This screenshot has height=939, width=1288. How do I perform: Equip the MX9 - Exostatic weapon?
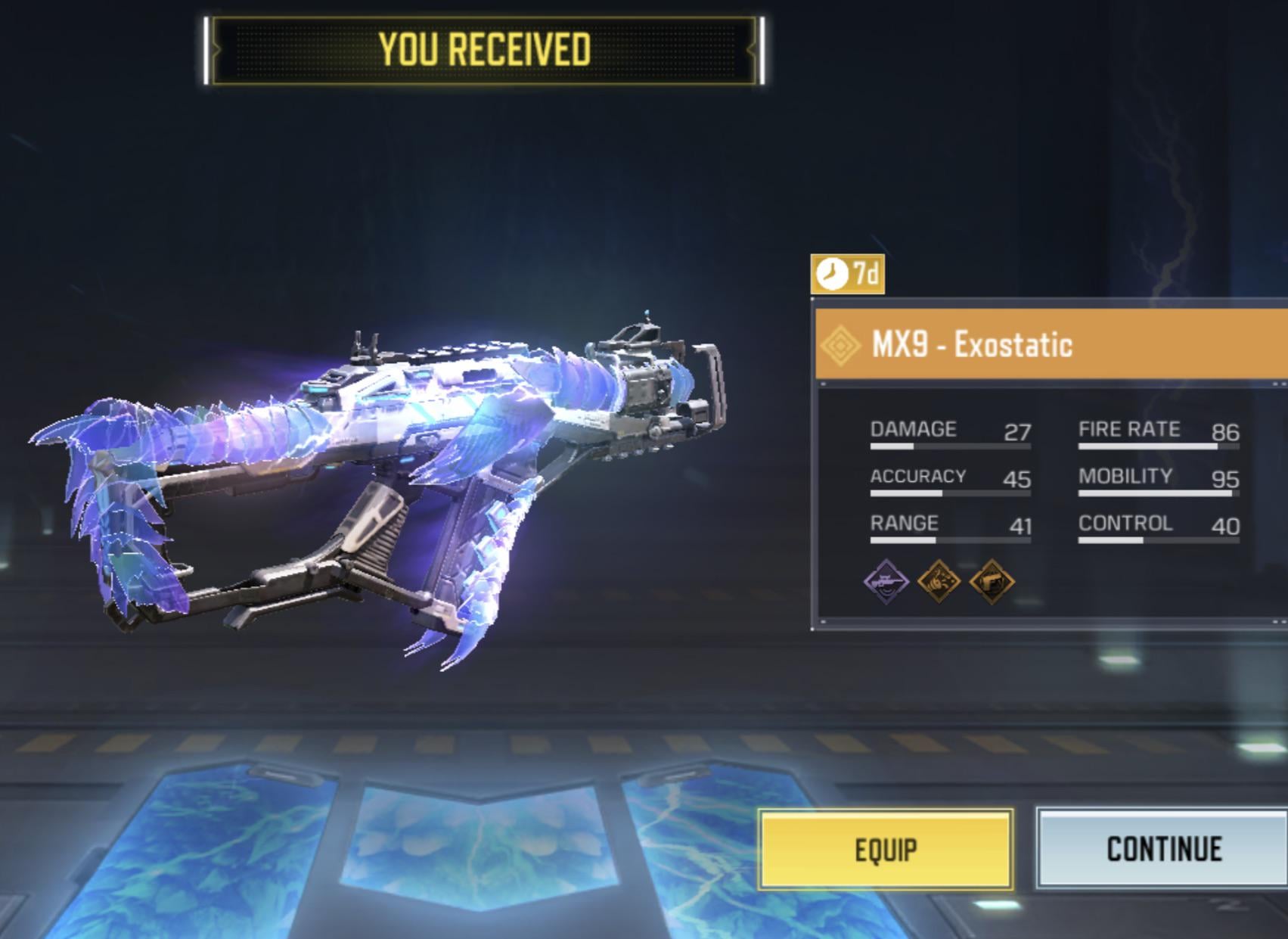pyautogui.click(x=886, y=849)
